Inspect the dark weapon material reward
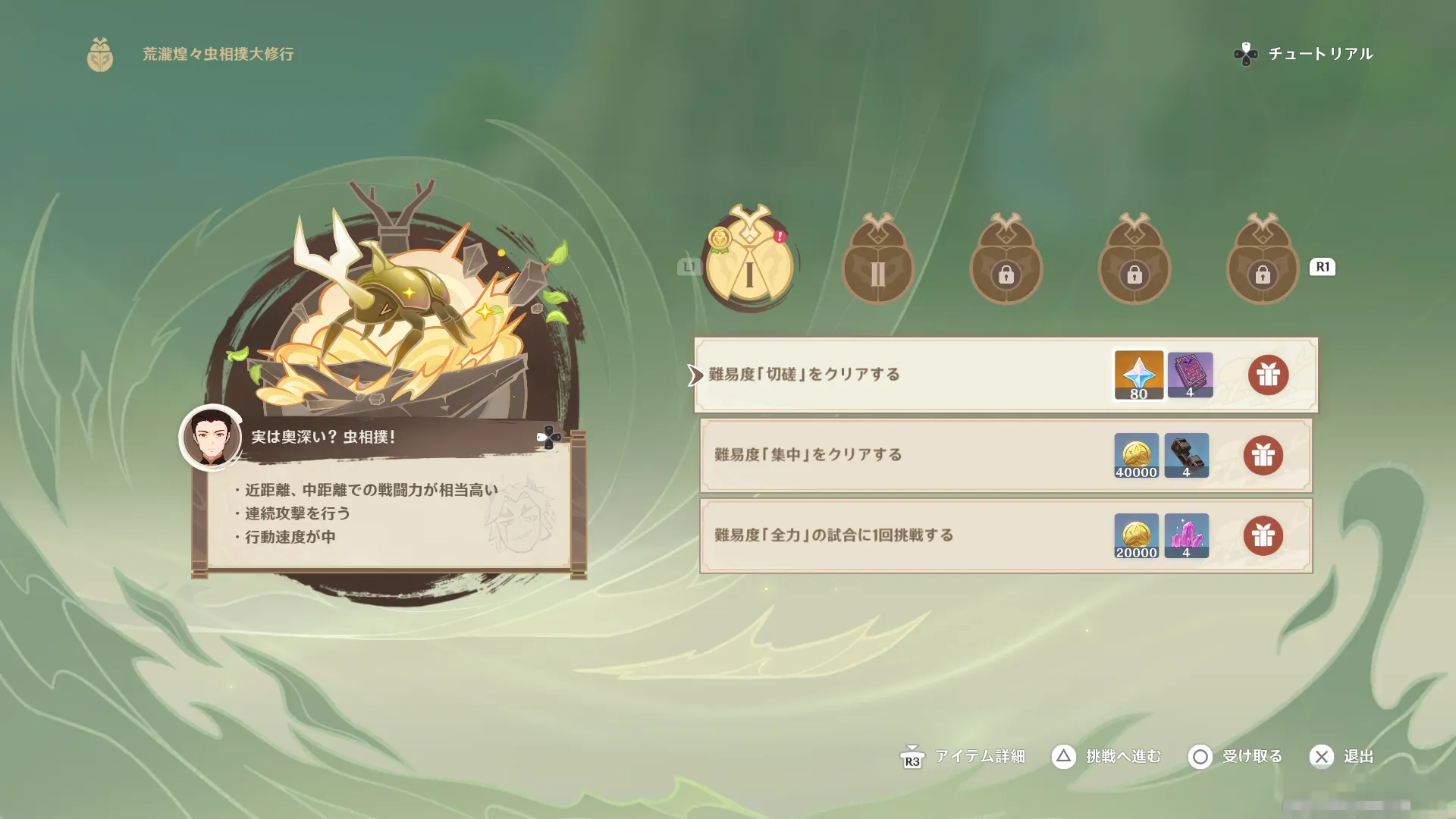 [x=1186, y=455]
